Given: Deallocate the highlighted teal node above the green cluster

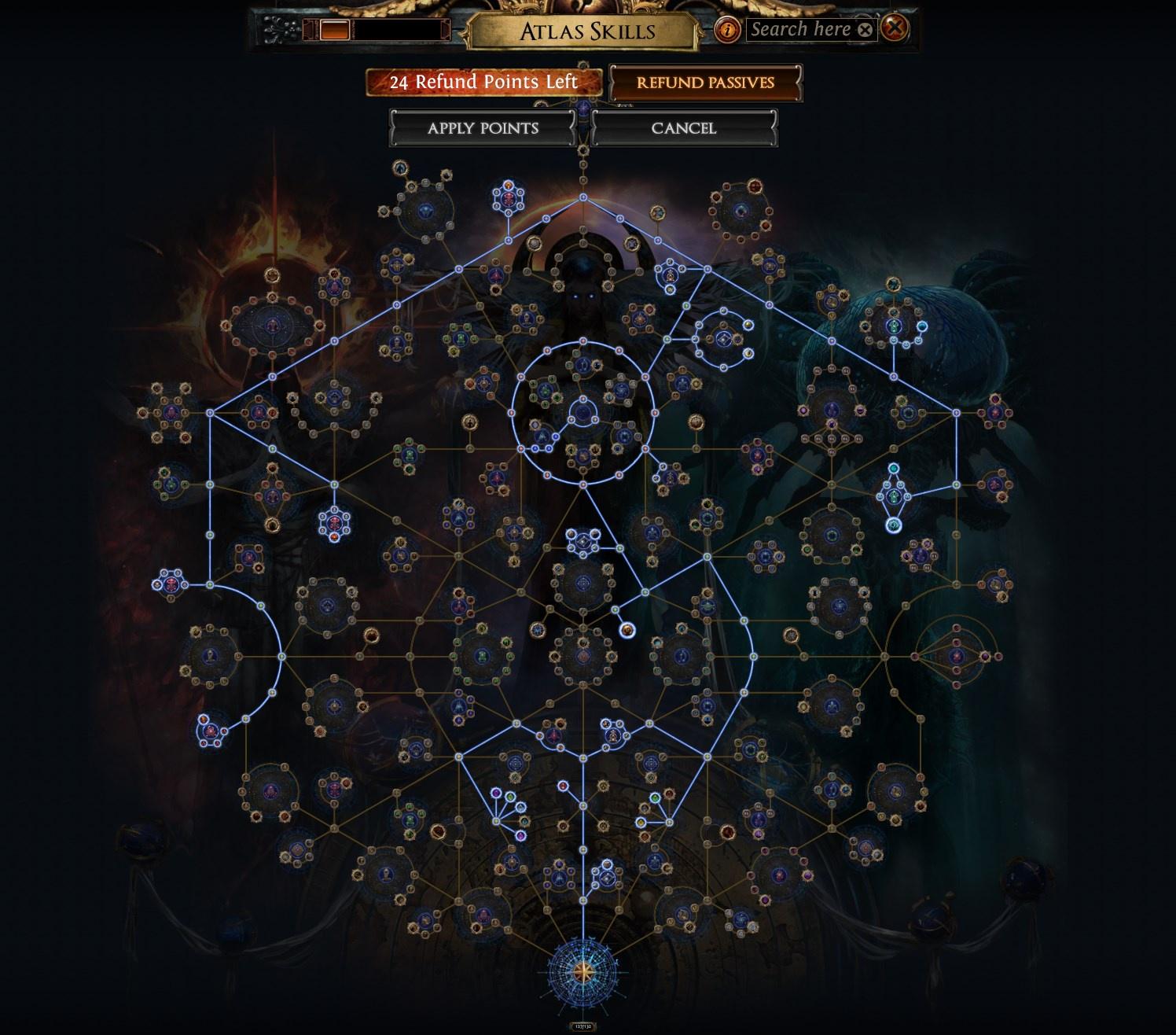Looking at the screenshot, I should (894, 468).
